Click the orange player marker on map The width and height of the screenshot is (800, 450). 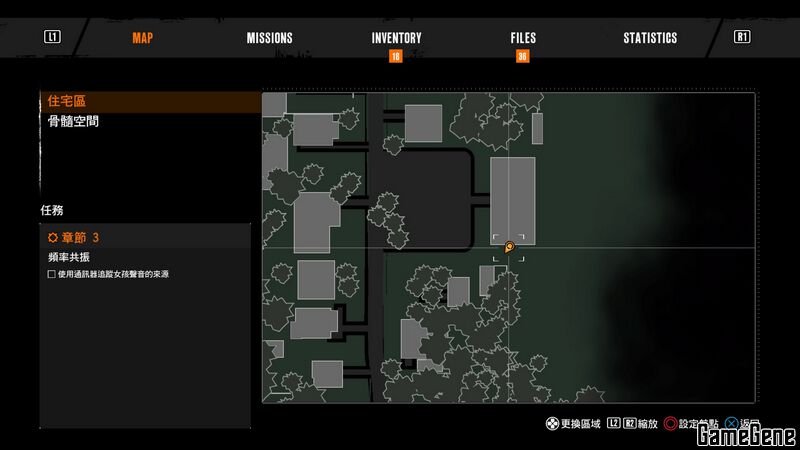(x=509, y=246)
